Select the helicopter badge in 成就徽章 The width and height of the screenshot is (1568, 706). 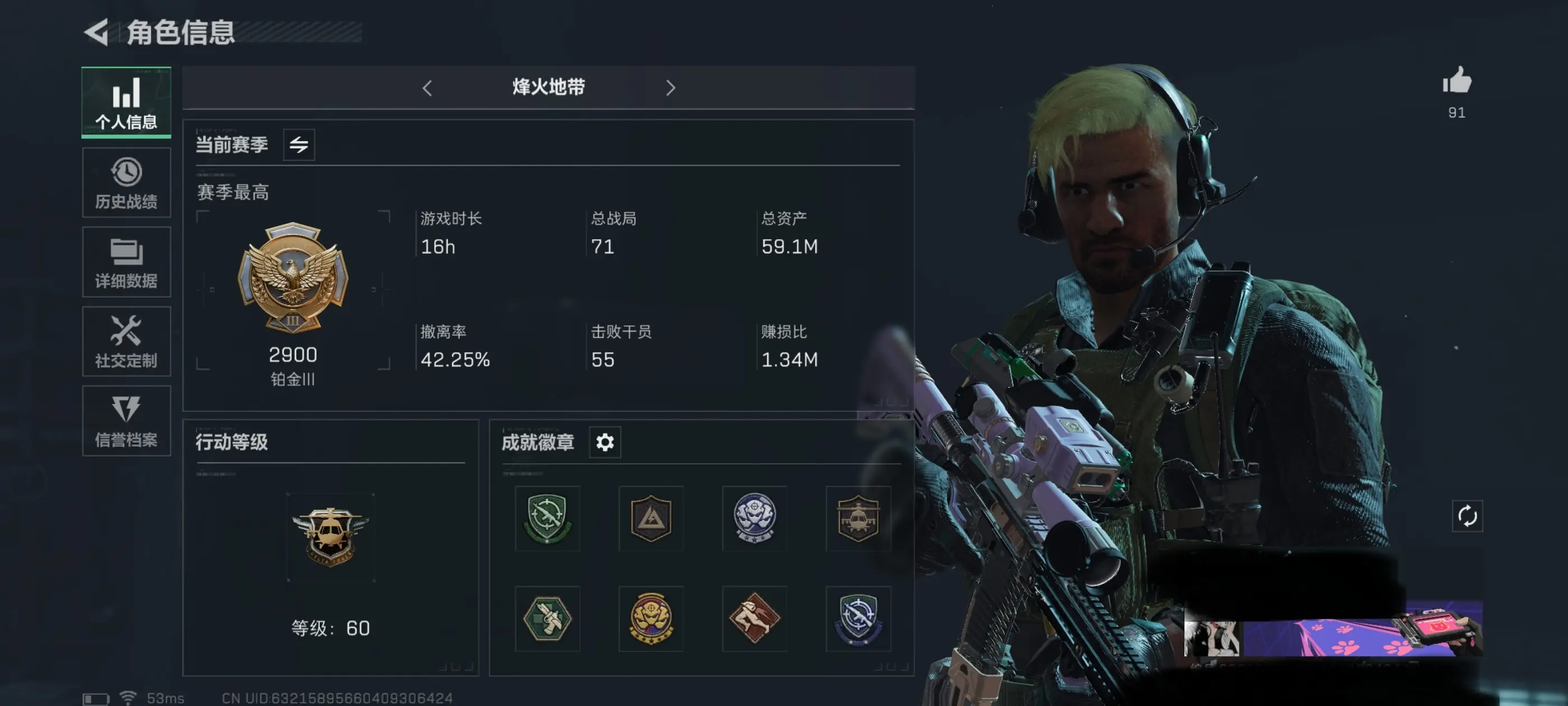858,518
